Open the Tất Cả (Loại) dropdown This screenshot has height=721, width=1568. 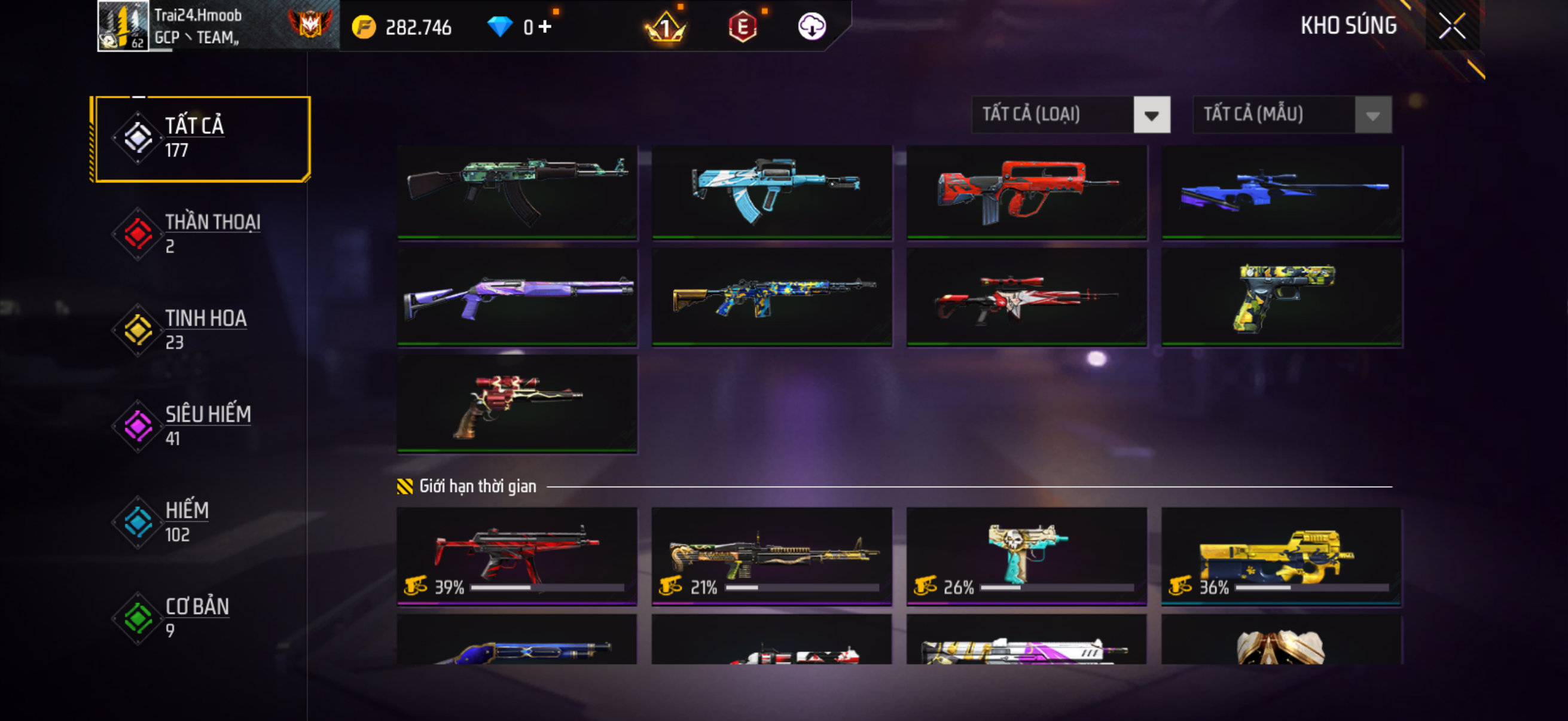1070,114
